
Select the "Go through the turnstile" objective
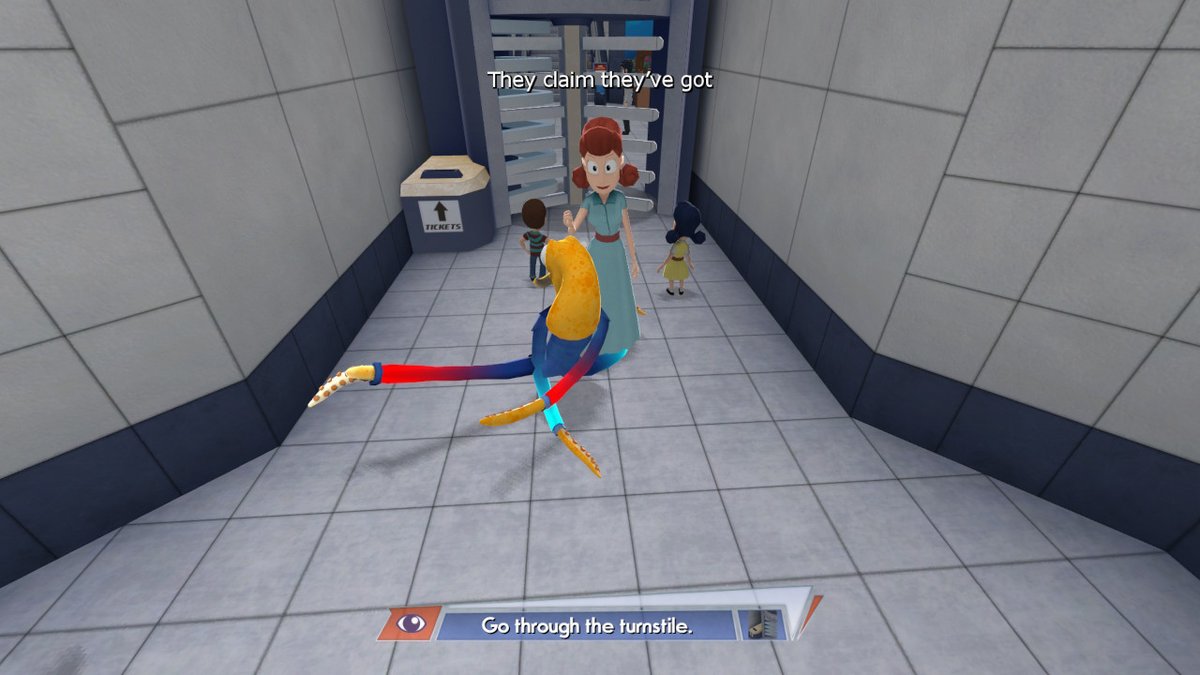[587, 626]
